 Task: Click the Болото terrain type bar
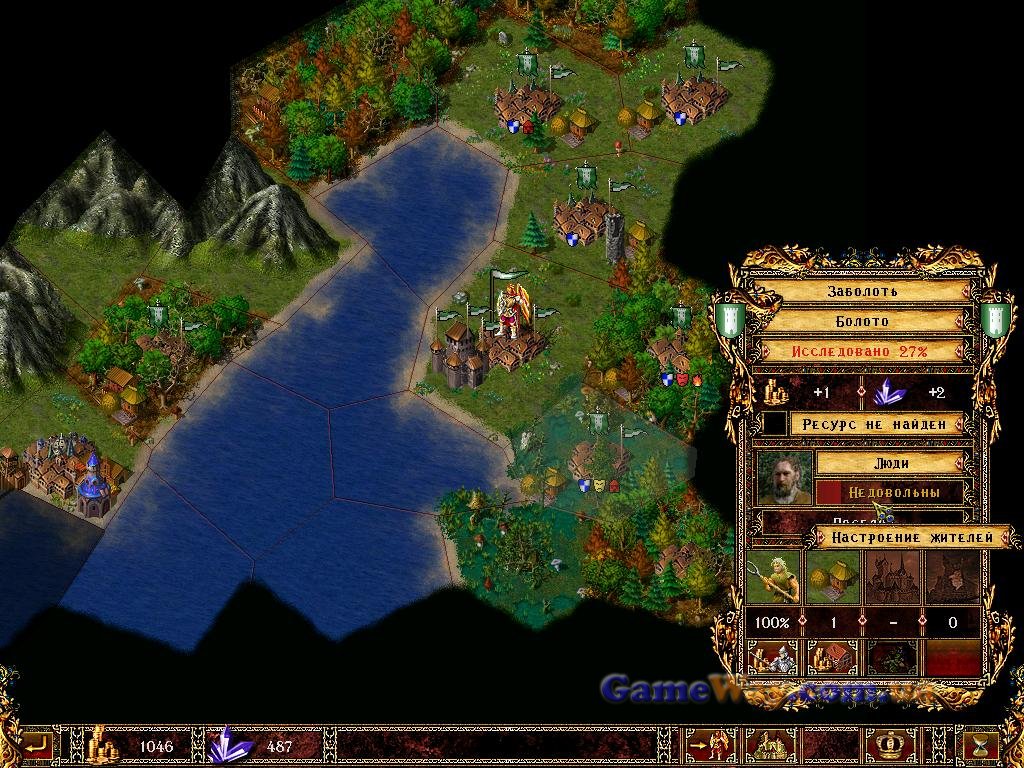(x=862, y=322)
